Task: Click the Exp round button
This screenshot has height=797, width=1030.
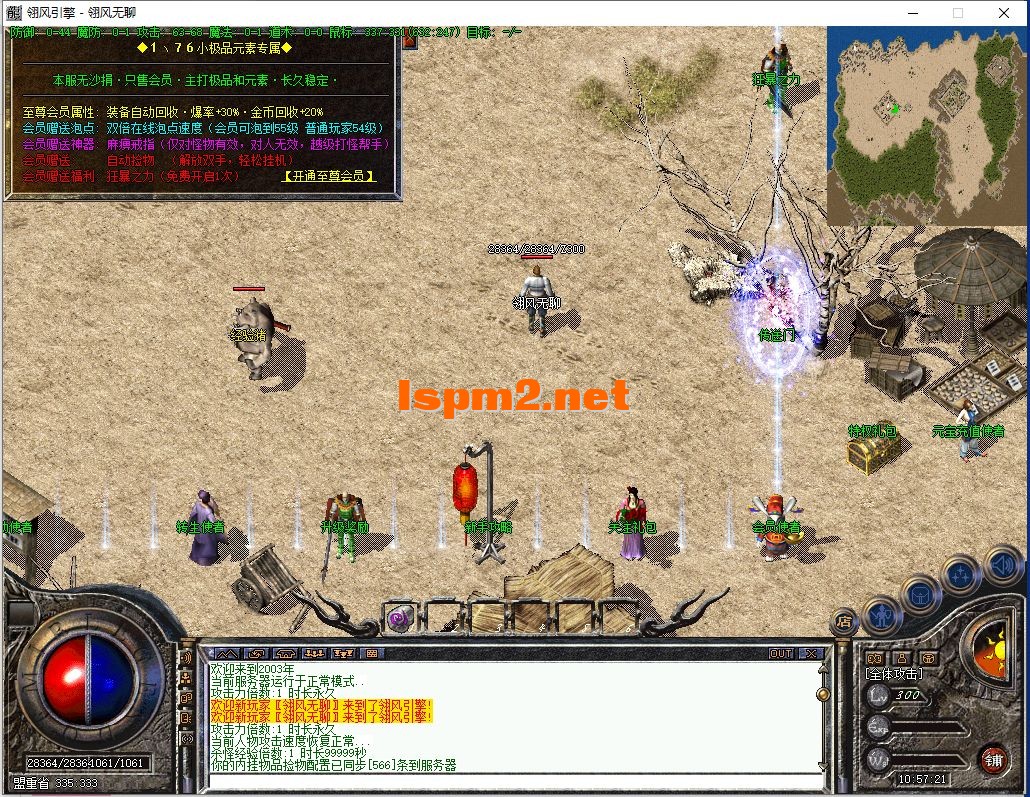Action: click(878, 726)
